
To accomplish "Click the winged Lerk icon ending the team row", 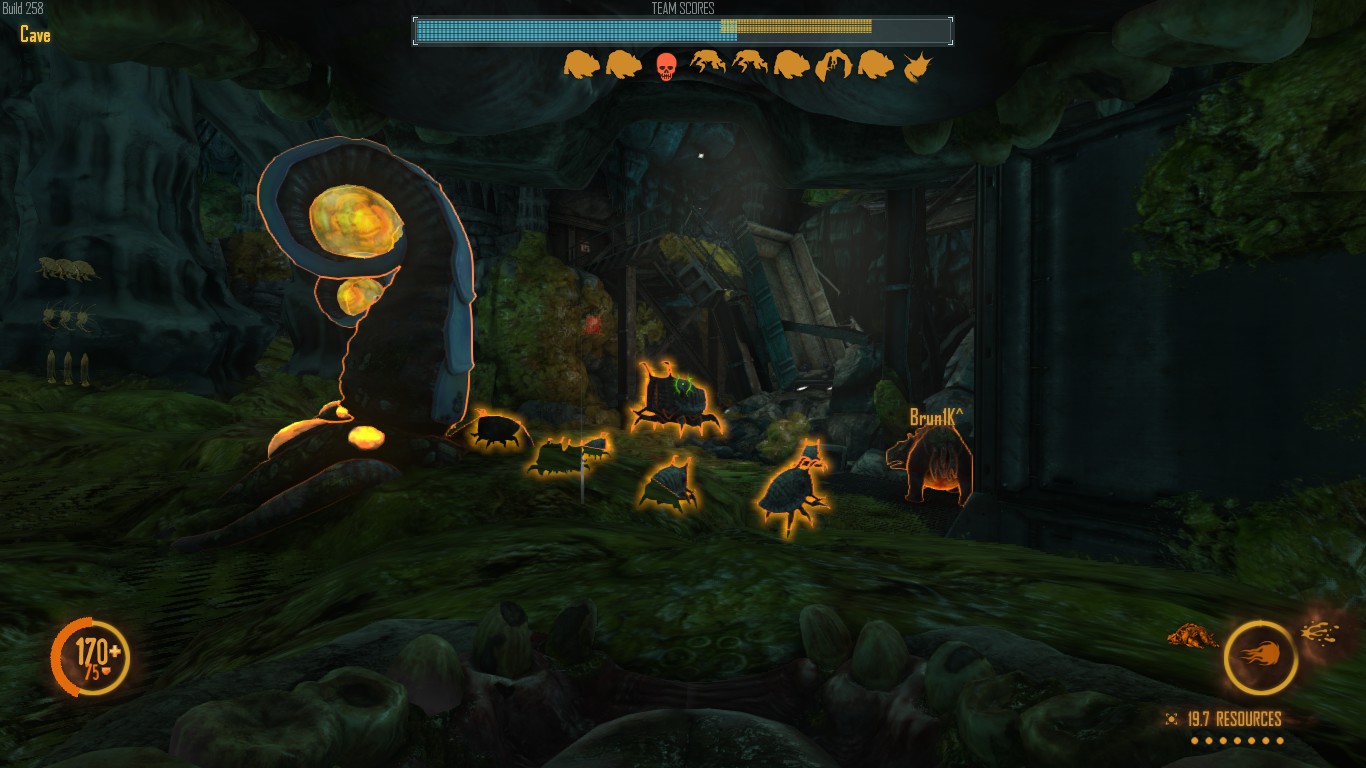I will click(916, 67).
